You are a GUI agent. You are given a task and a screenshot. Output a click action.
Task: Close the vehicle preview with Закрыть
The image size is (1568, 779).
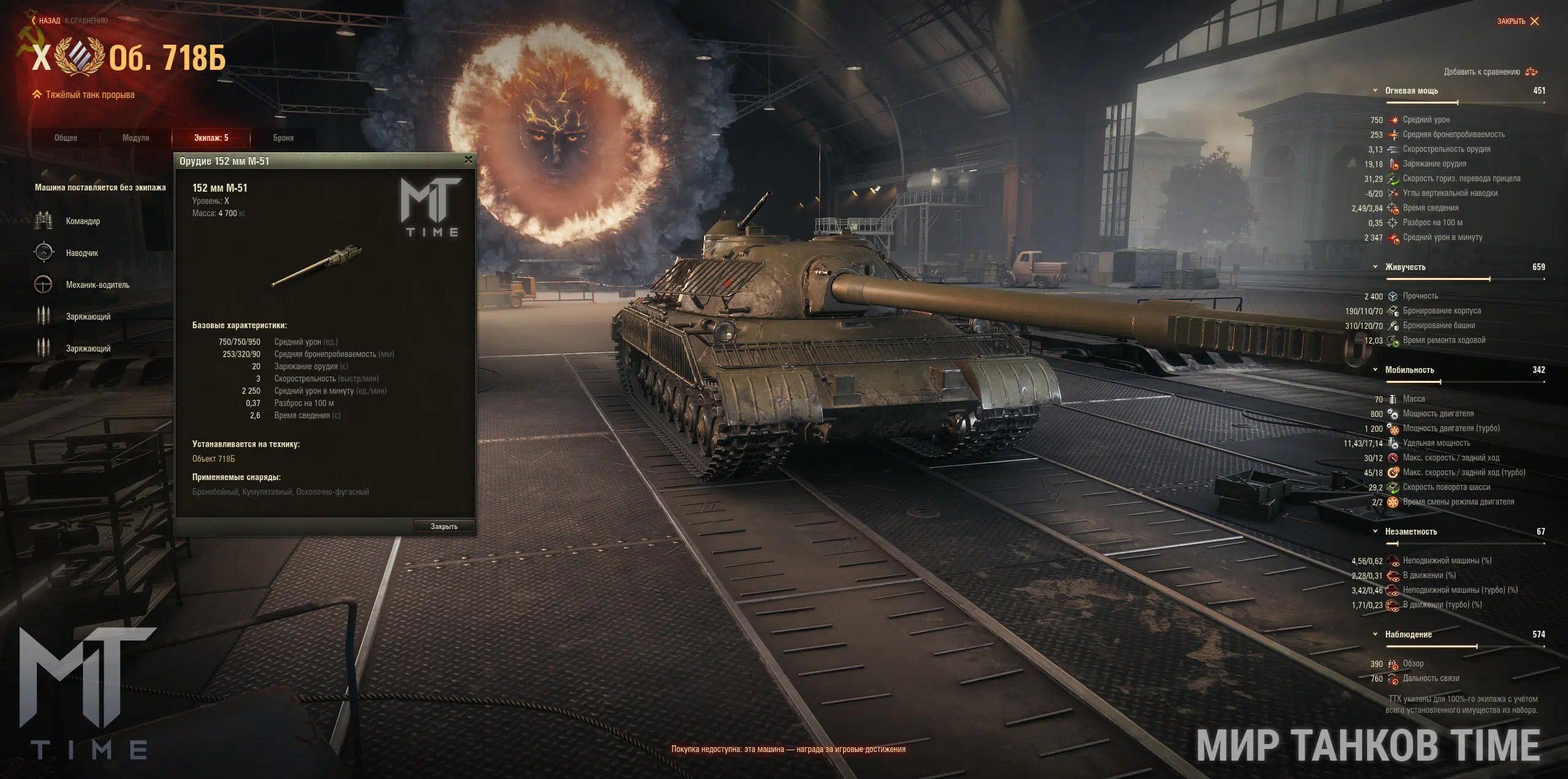(x=1517, y=21)
